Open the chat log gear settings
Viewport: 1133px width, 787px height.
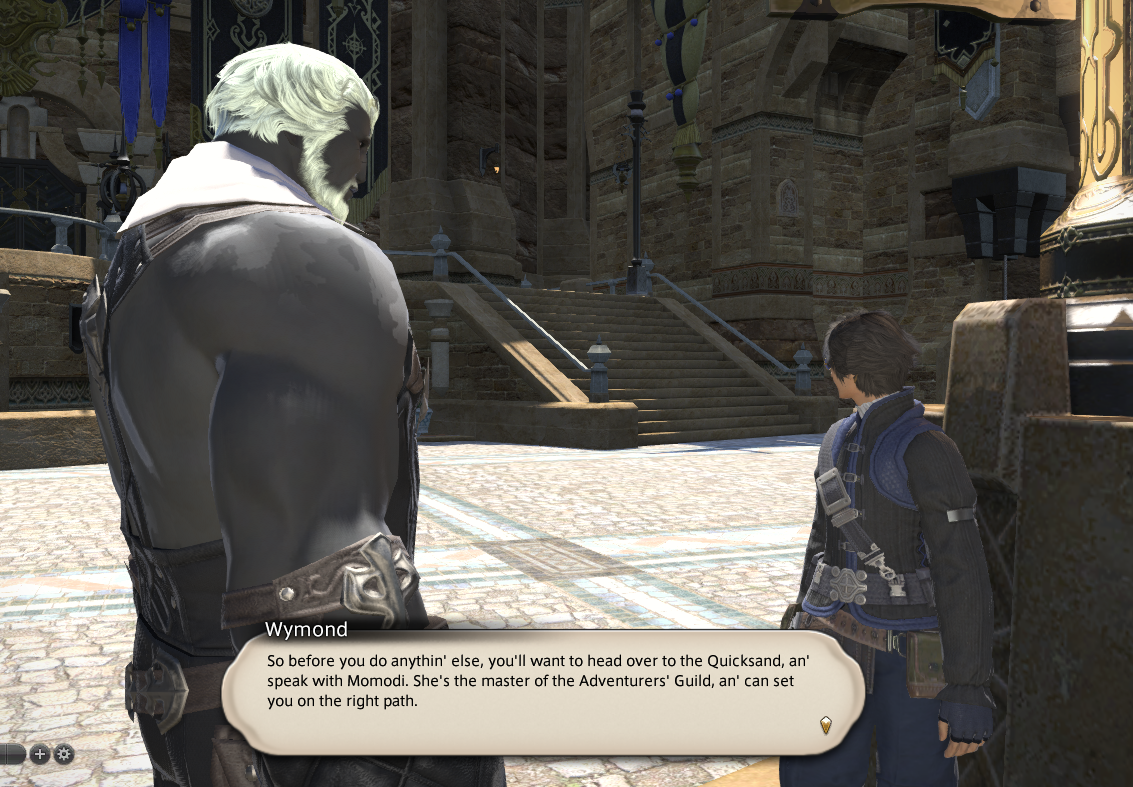(64, 754)
